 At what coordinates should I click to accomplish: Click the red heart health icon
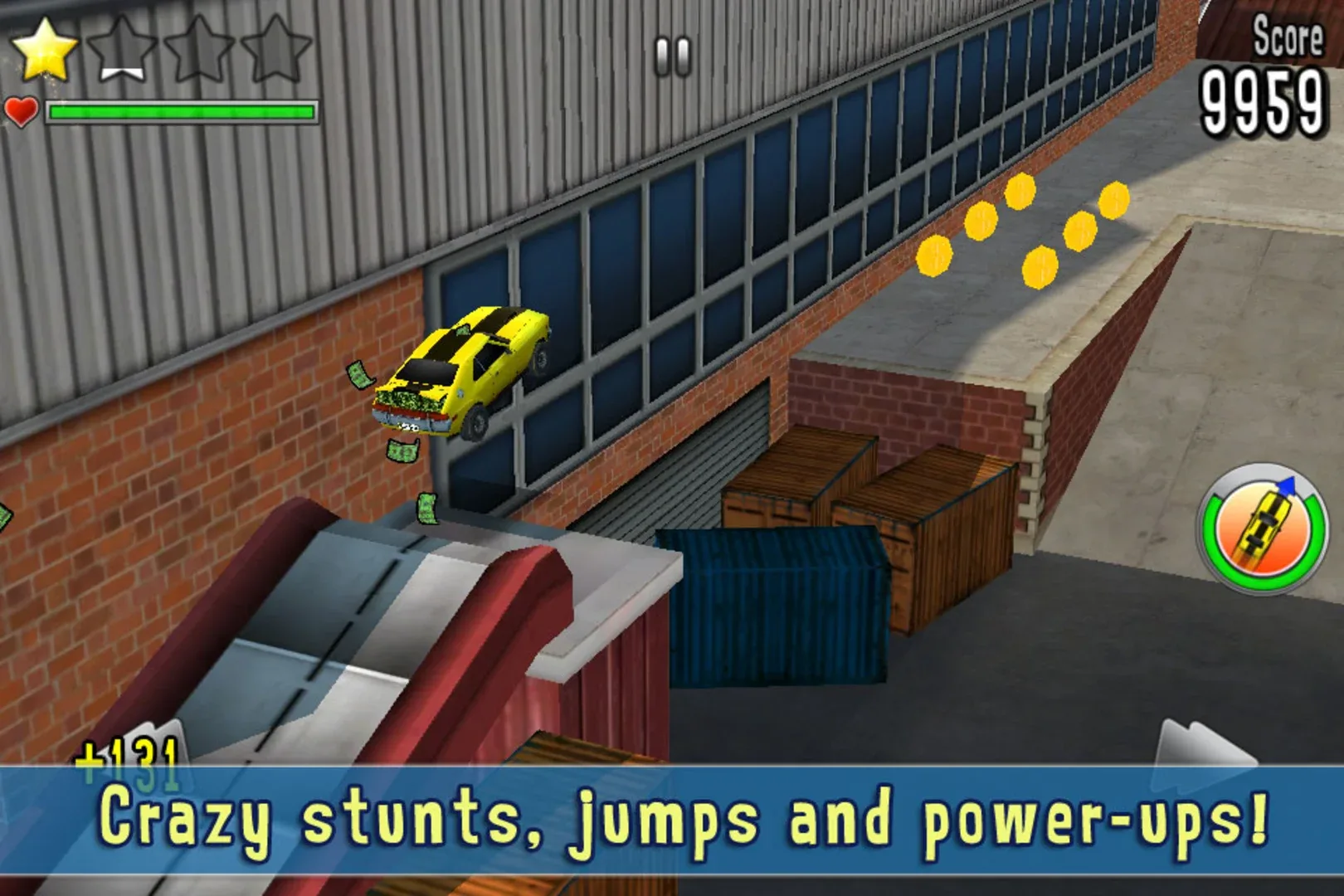[21, 110]
